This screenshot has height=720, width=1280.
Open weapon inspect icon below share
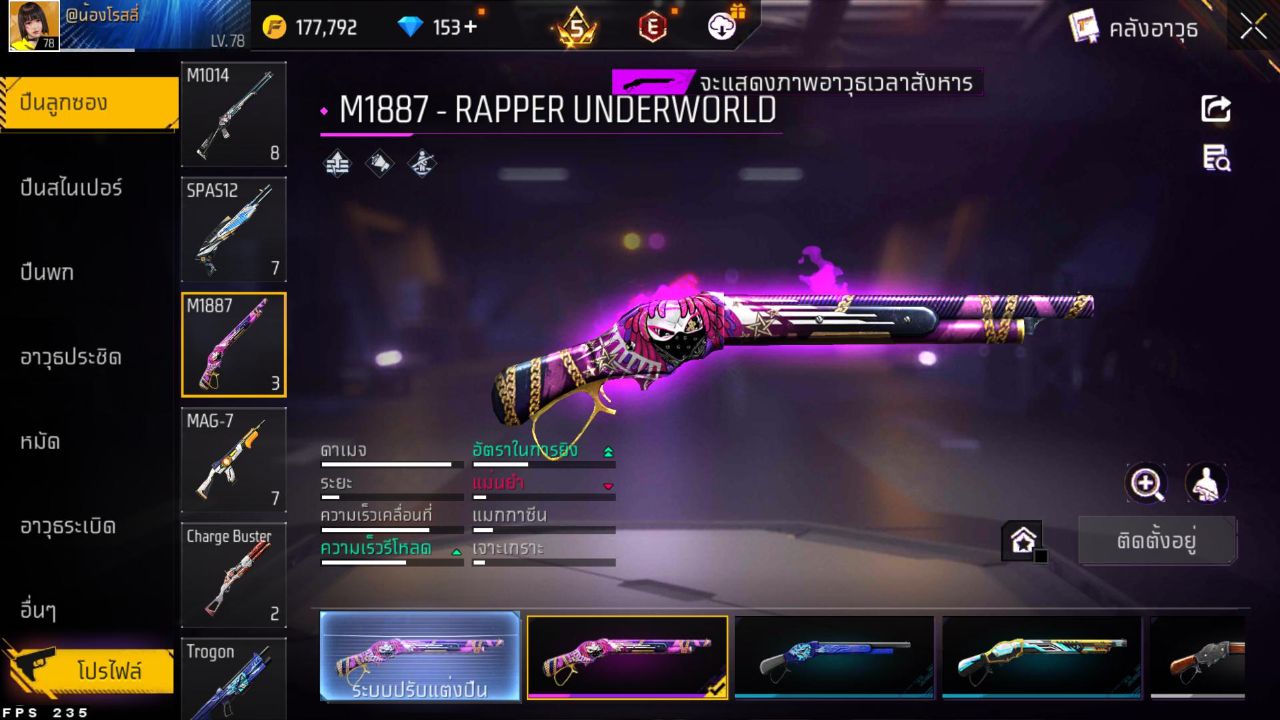point(1215,158)
